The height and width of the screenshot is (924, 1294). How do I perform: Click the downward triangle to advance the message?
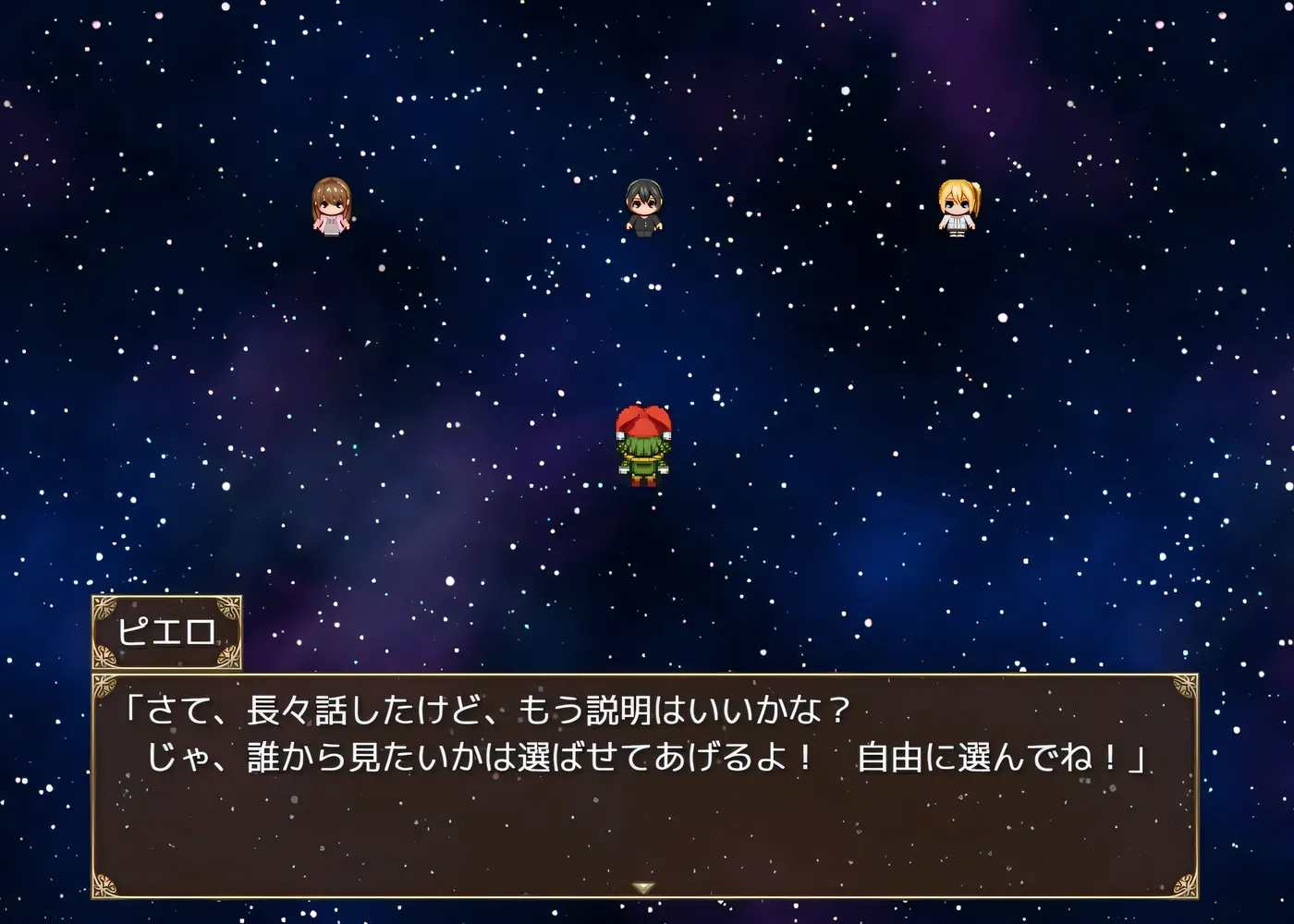click(x=645, y=885)
